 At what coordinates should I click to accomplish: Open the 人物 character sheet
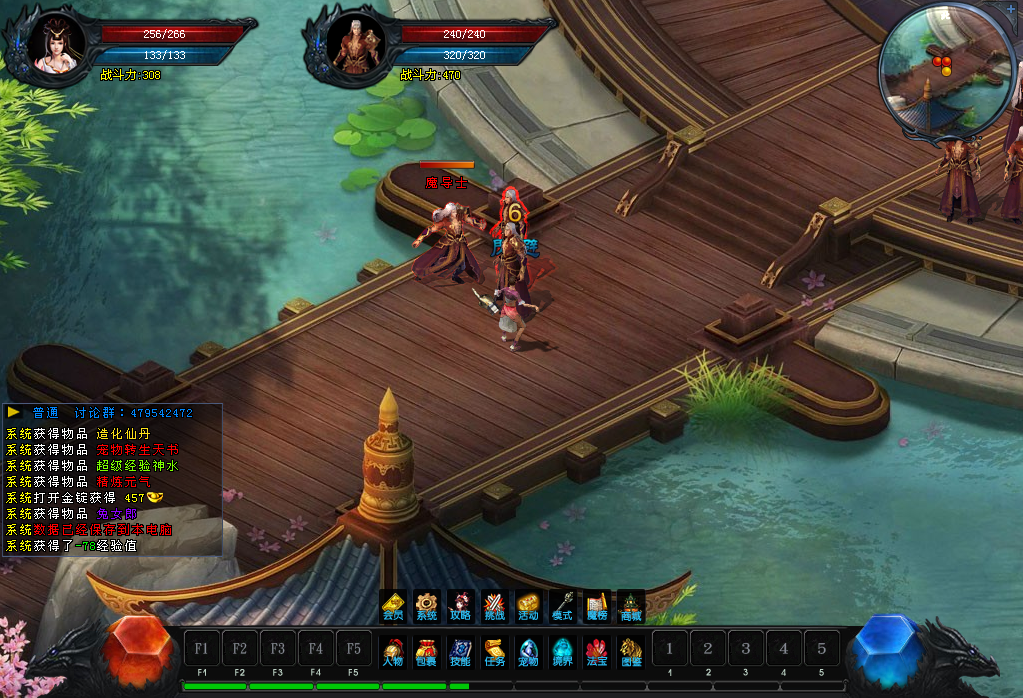tap(393, 652)
